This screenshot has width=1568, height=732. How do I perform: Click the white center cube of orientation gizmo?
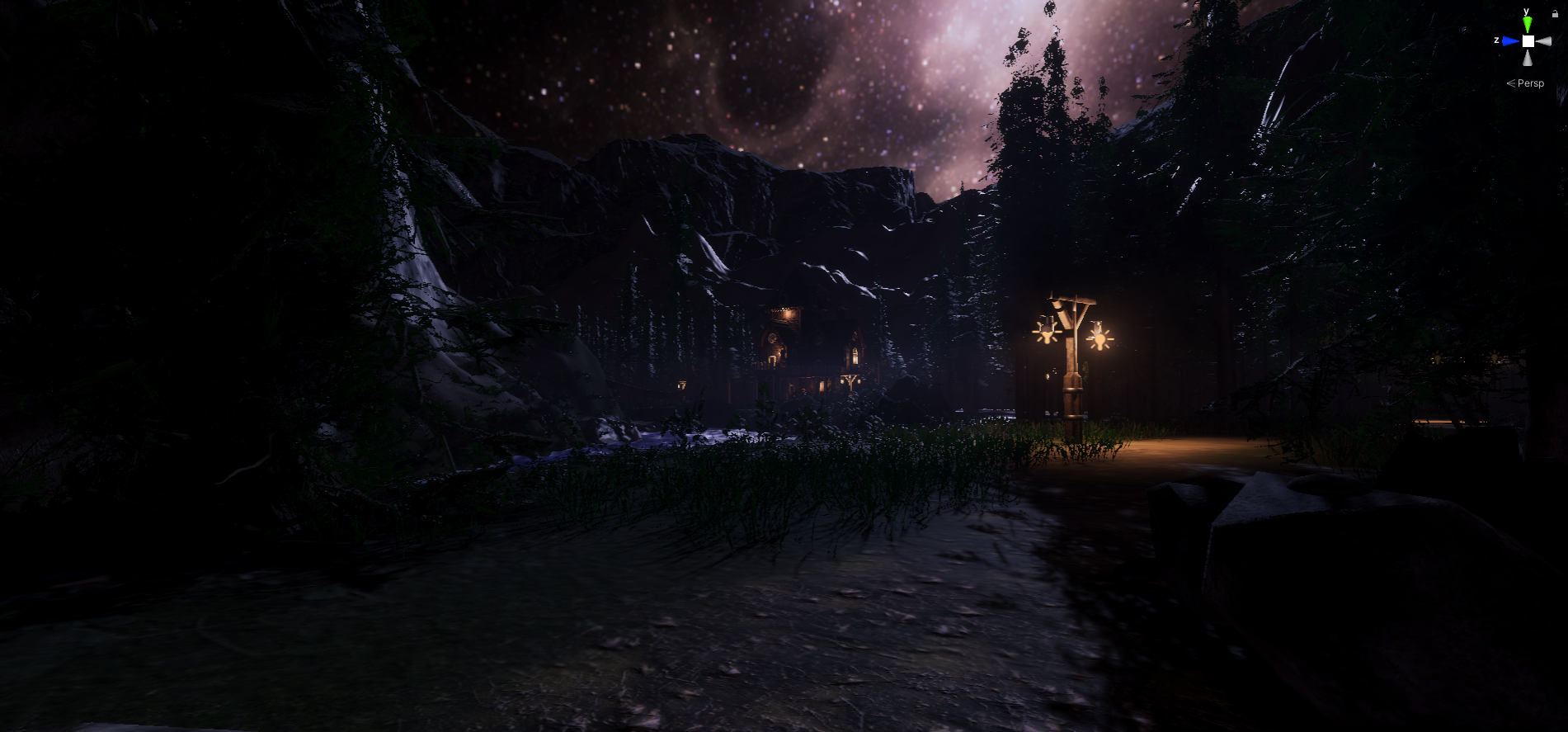pos(1528,41)
